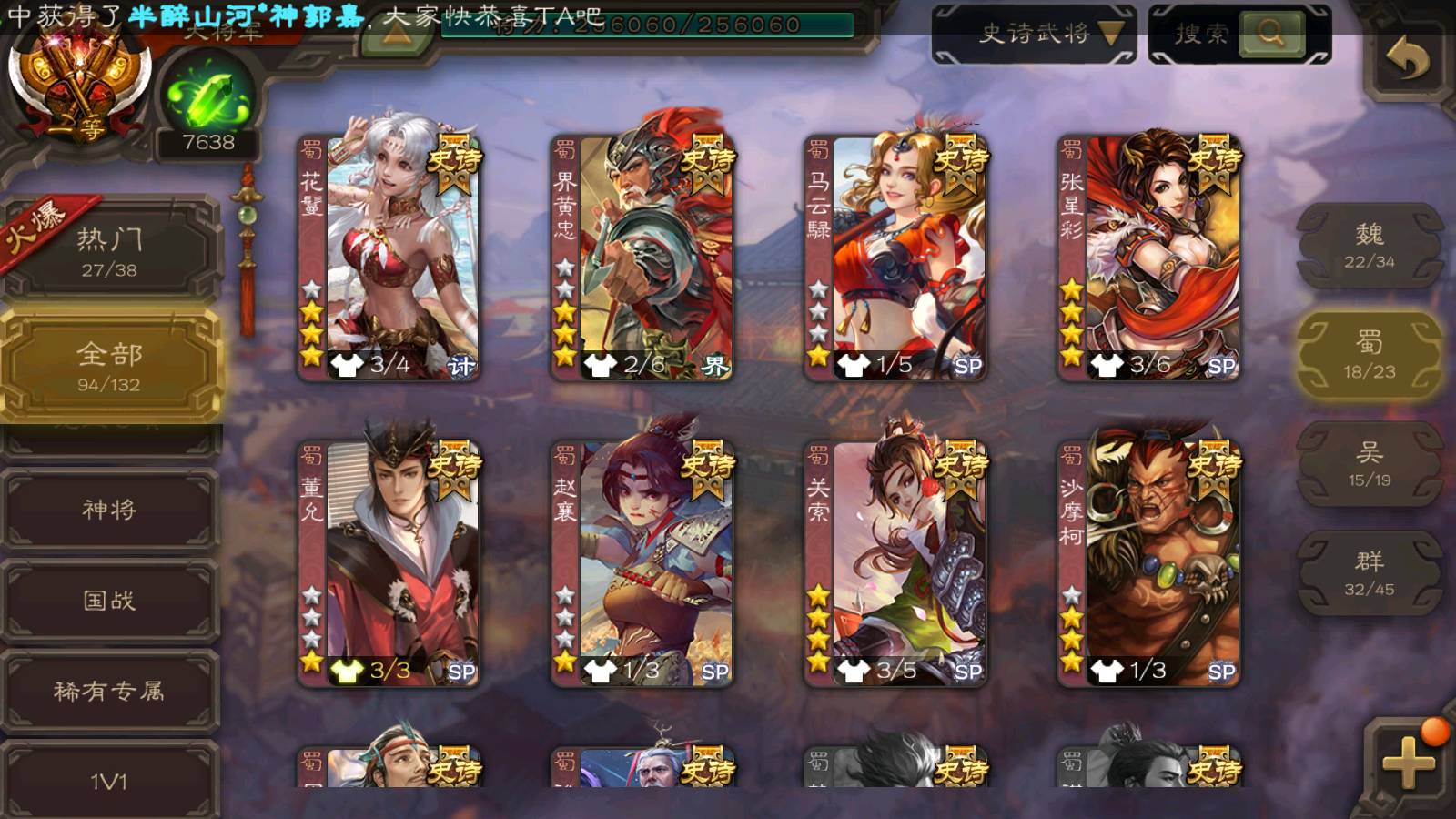Show the 稀有专属 category

point(109,692)
